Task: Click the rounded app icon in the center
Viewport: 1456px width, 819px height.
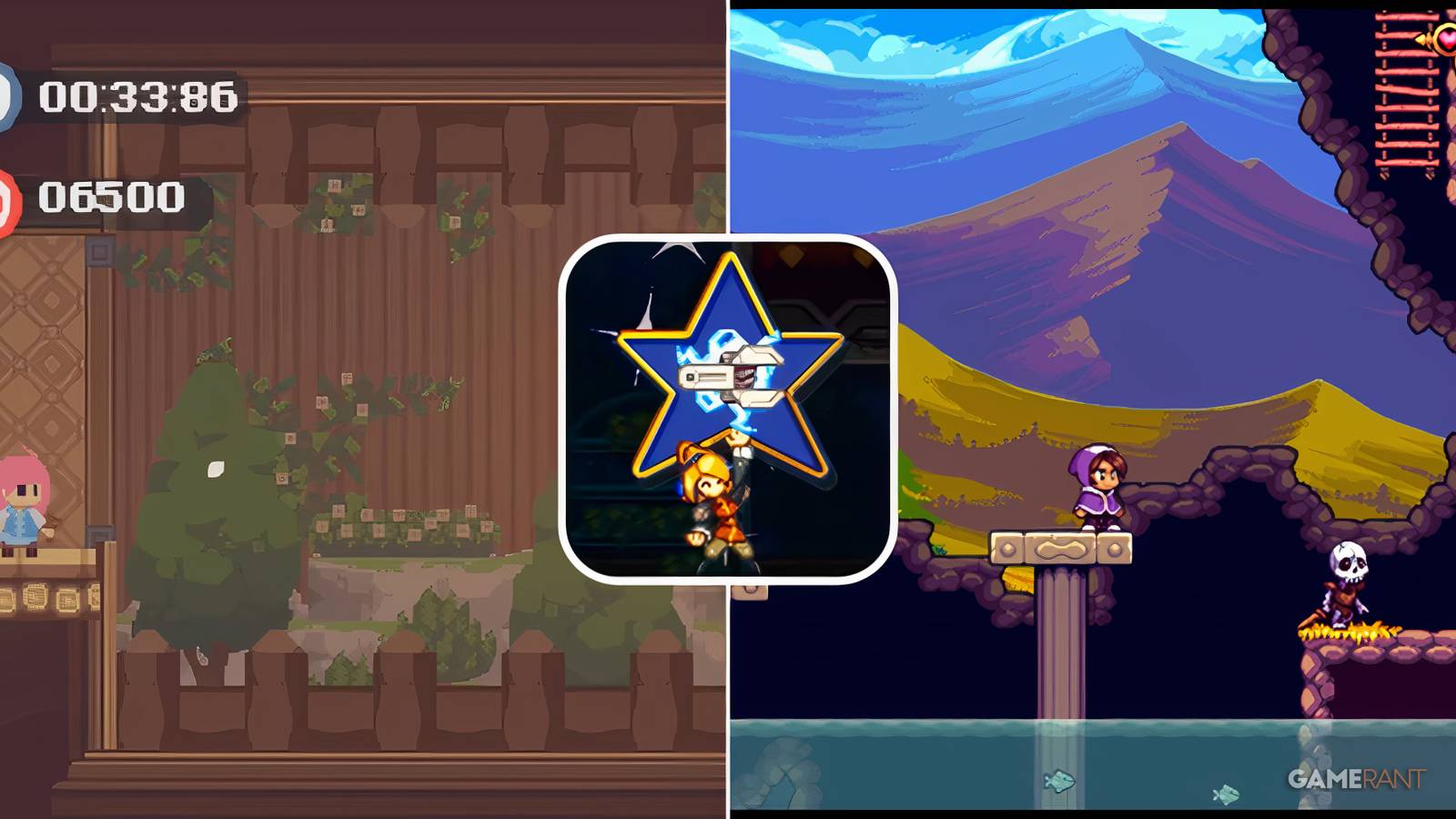Action: tap(728, 409)
